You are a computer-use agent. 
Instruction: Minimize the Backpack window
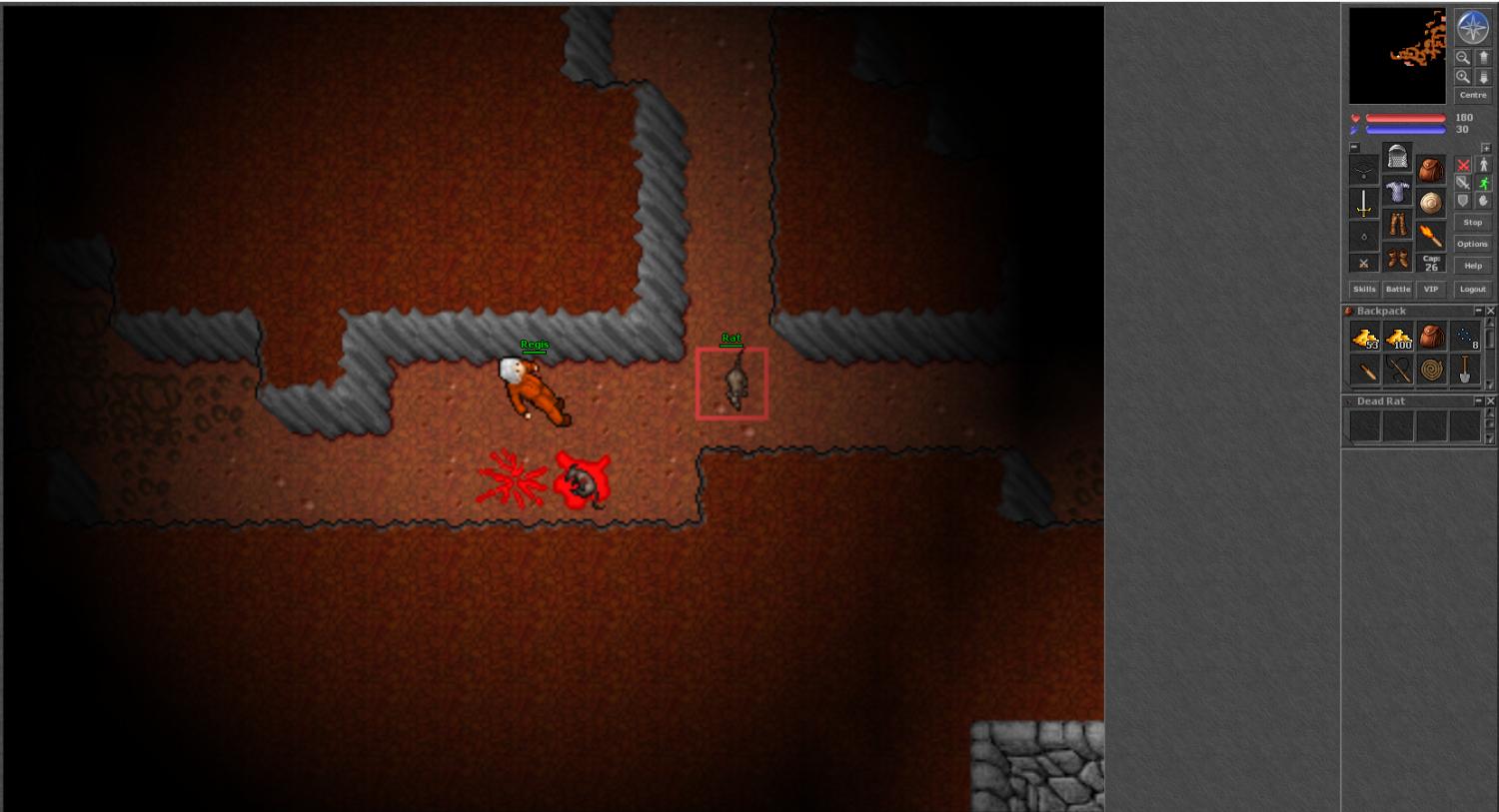tap(1479, 311)
